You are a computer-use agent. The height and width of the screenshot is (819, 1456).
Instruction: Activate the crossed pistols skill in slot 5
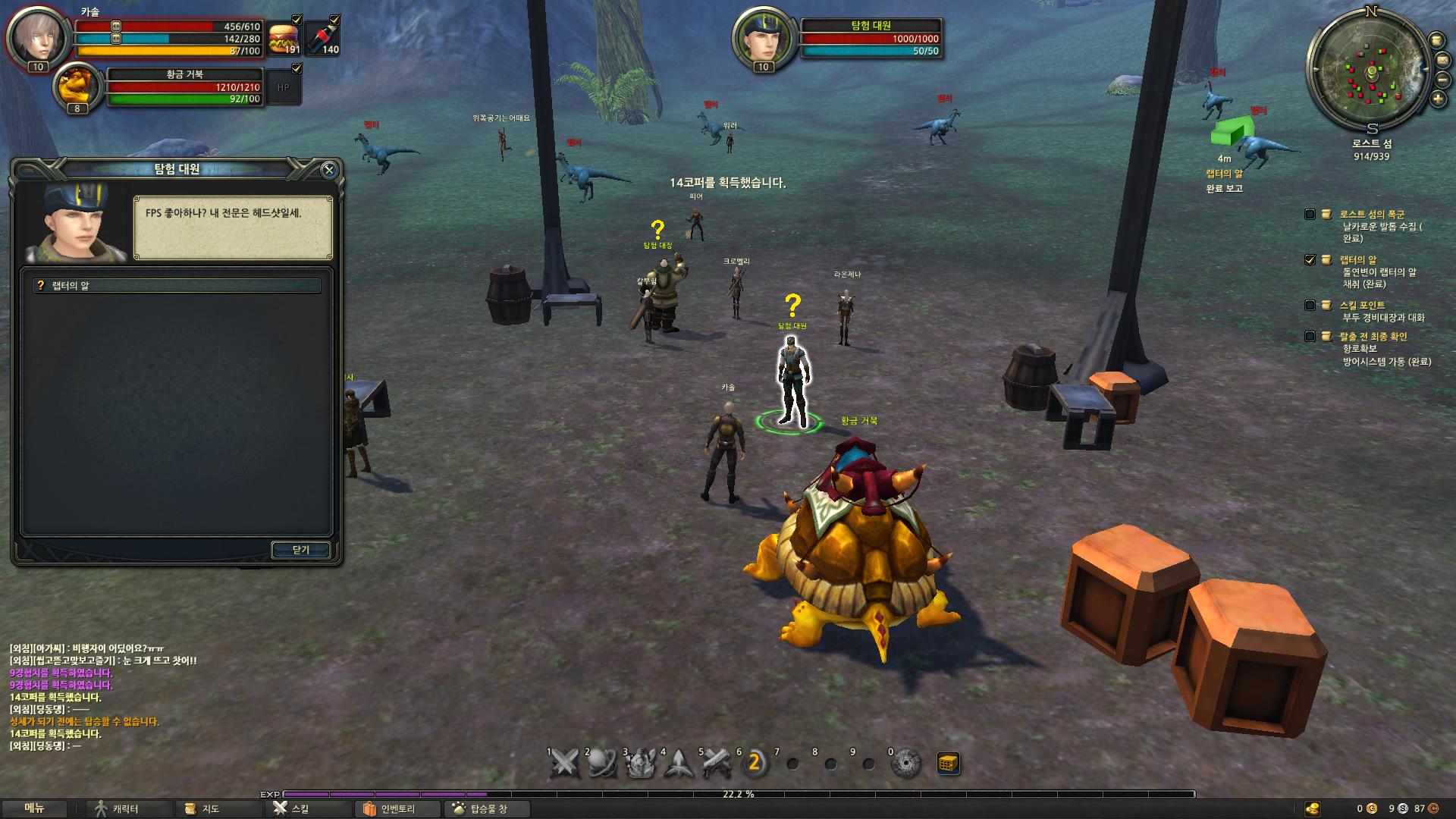[717, 764]
